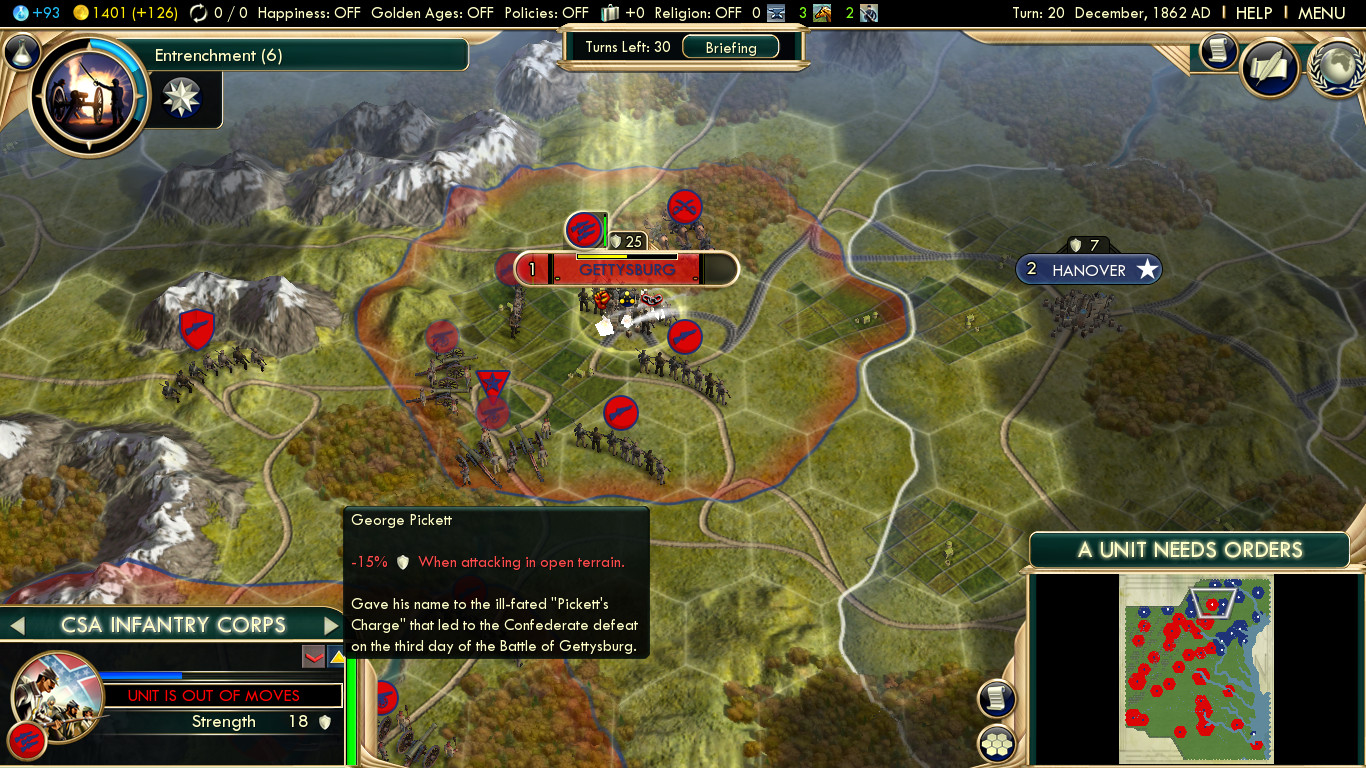The image size is (1366, 768).
Task: Open the MENU in the top bar
Action: coord(1321,13)
